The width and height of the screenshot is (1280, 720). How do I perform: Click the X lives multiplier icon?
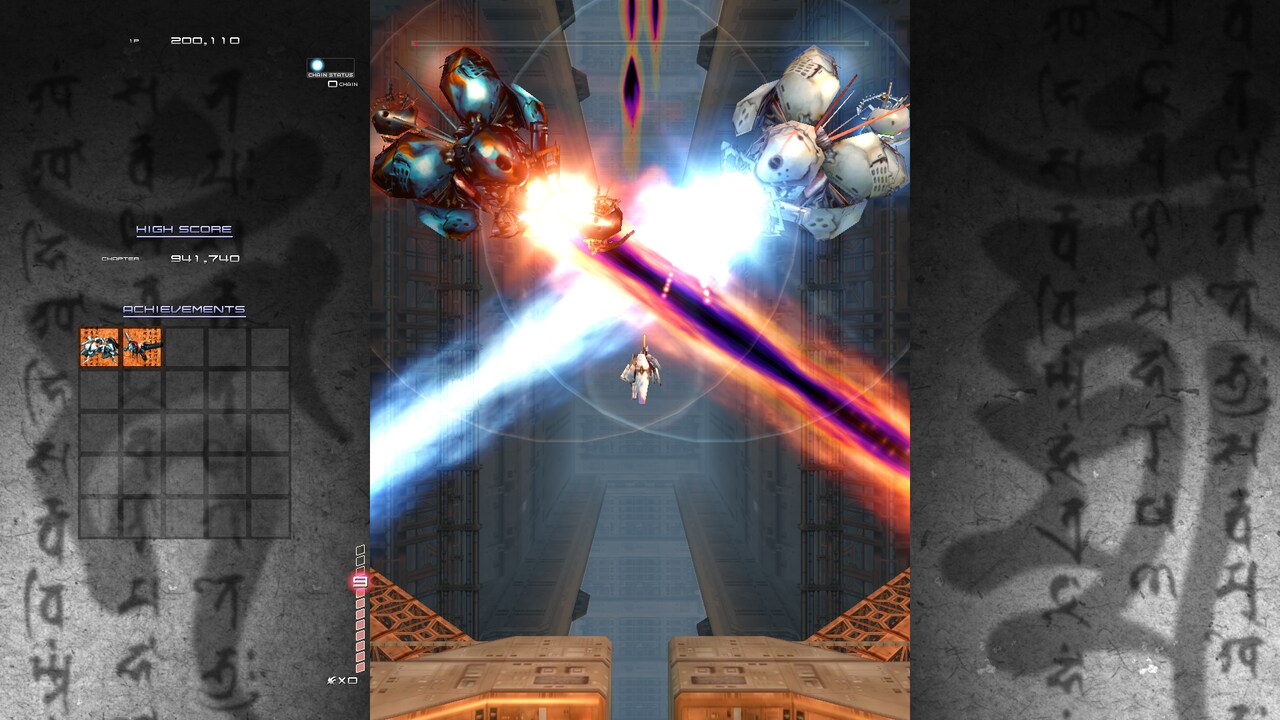pyautogui.click(x=343, y=680)
